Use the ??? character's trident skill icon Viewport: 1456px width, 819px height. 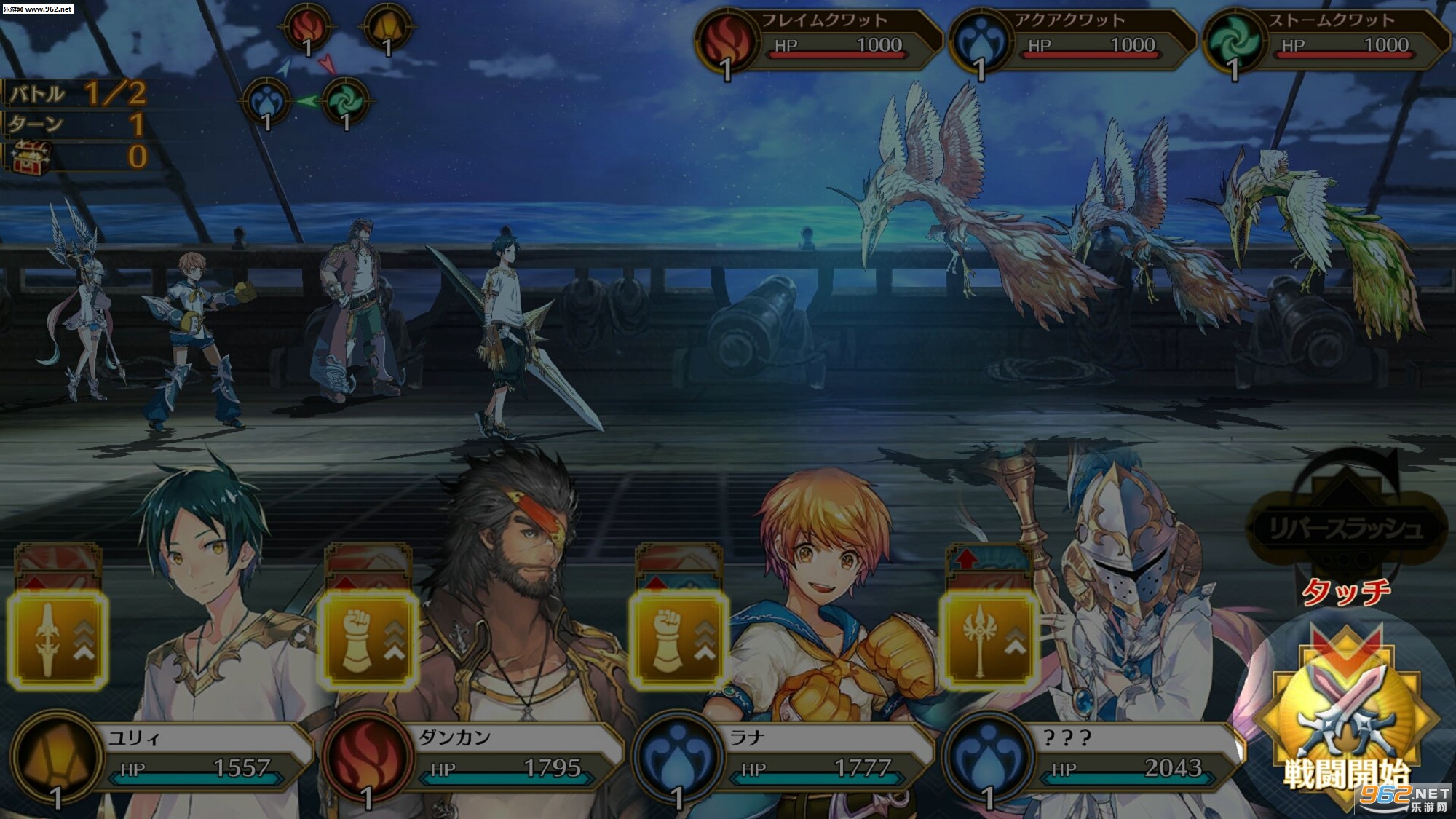click(989, 640)
